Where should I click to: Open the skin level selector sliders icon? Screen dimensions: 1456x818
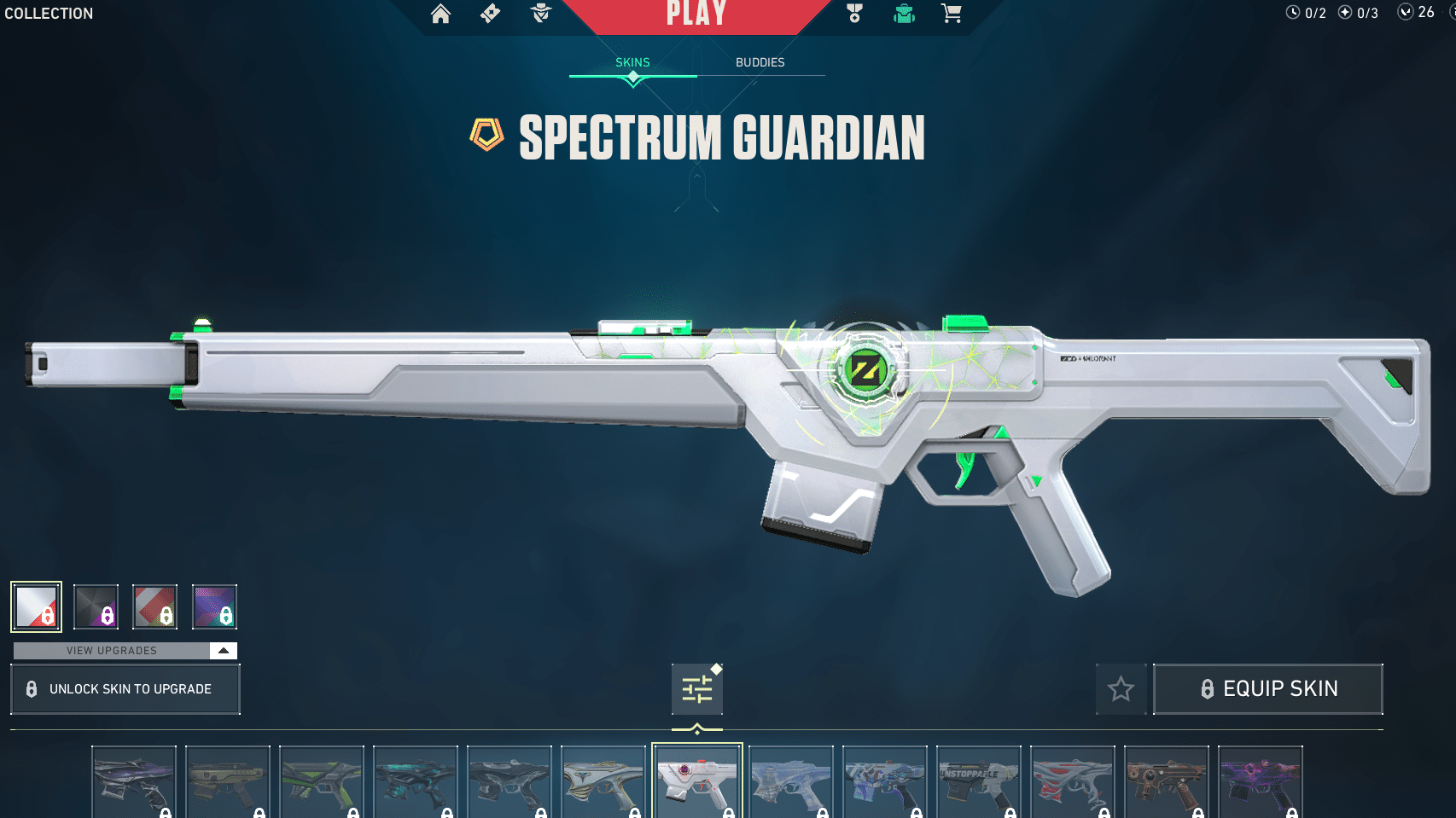click(697, 688)
